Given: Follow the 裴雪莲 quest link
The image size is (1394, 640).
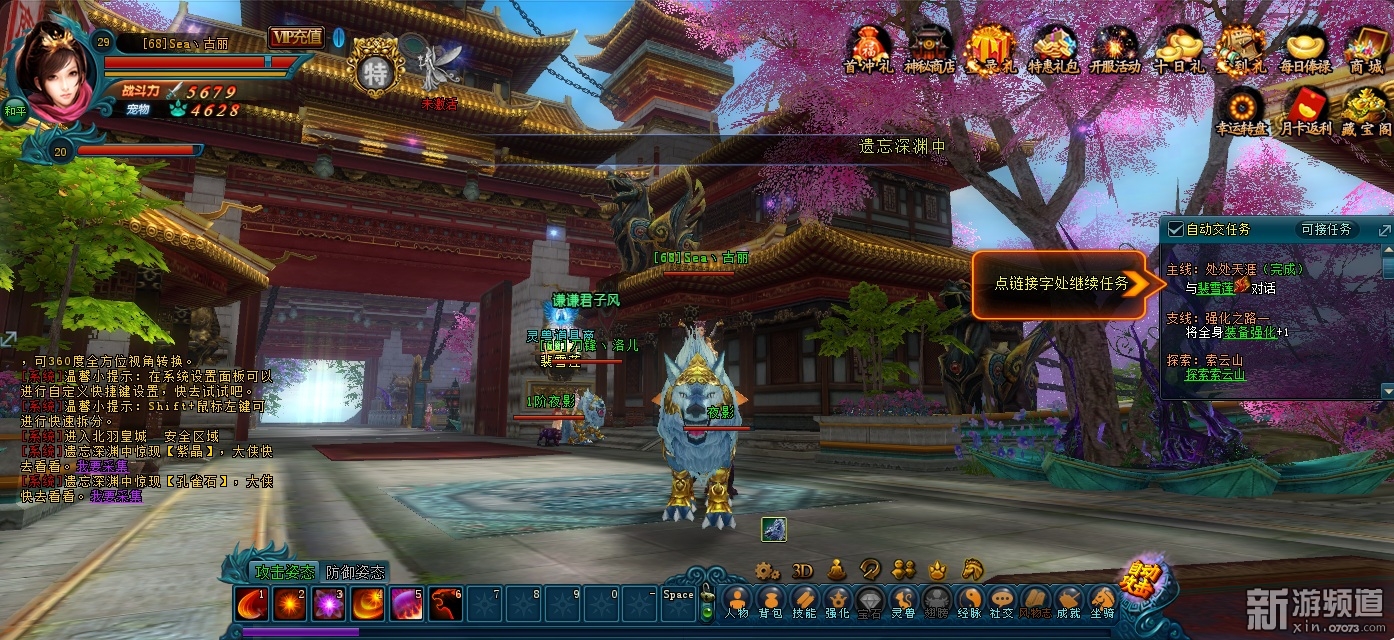Looking at the screenshot, I should tap(1216, 288).
